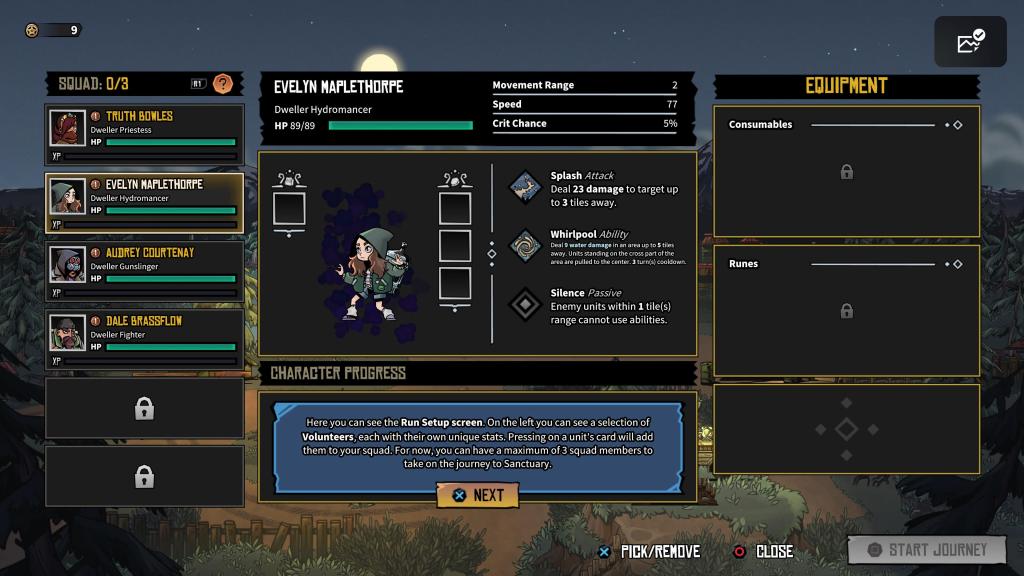Pick Evelyn Maplethorpe for the squad

coord(145,203)
